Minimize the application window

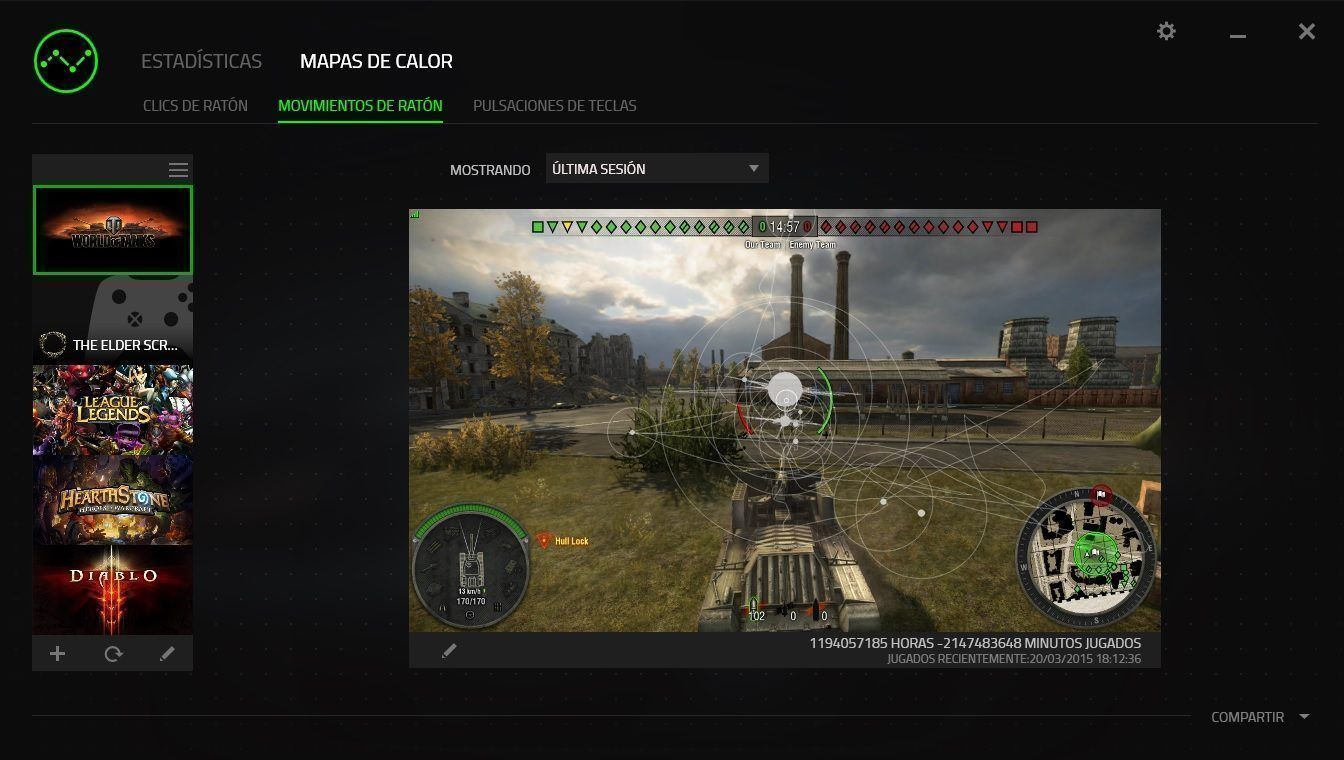tap(1238, 35)
